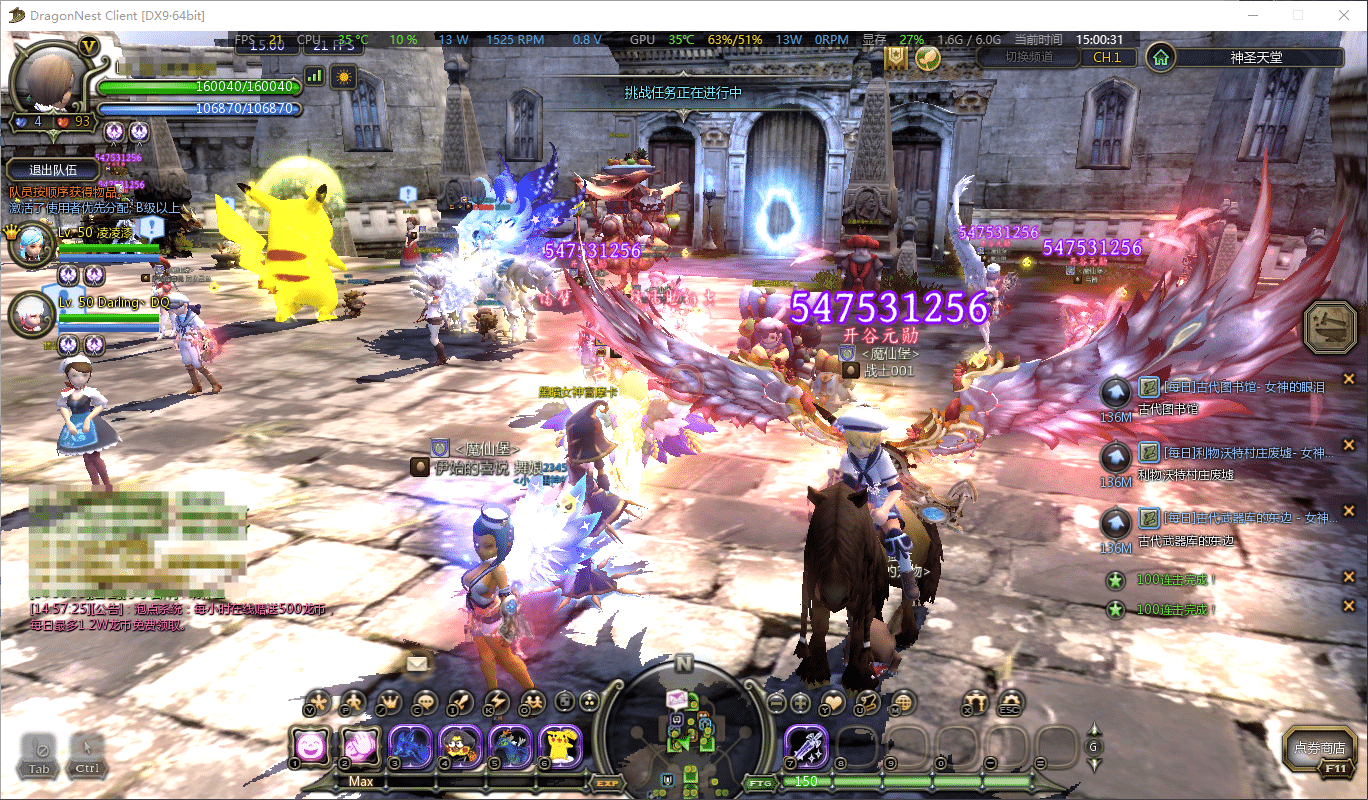The height and width of the screenshot is (800, 1368).
Task: Click the 退出队伍 leave party button
Action: tap(53, 170)
